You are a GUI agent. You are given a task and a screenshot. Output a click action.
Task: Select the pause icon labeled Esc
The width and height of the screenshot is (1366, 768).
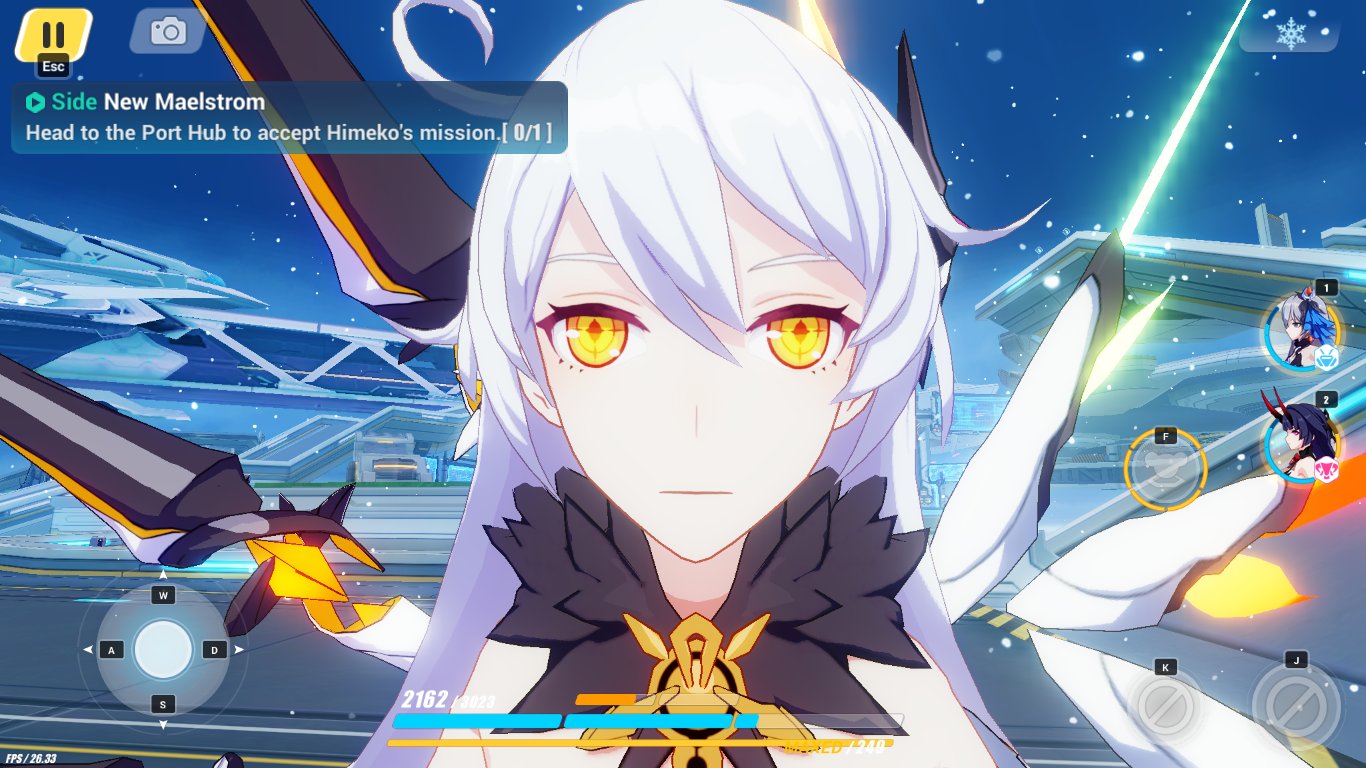[x=52, y=33]
